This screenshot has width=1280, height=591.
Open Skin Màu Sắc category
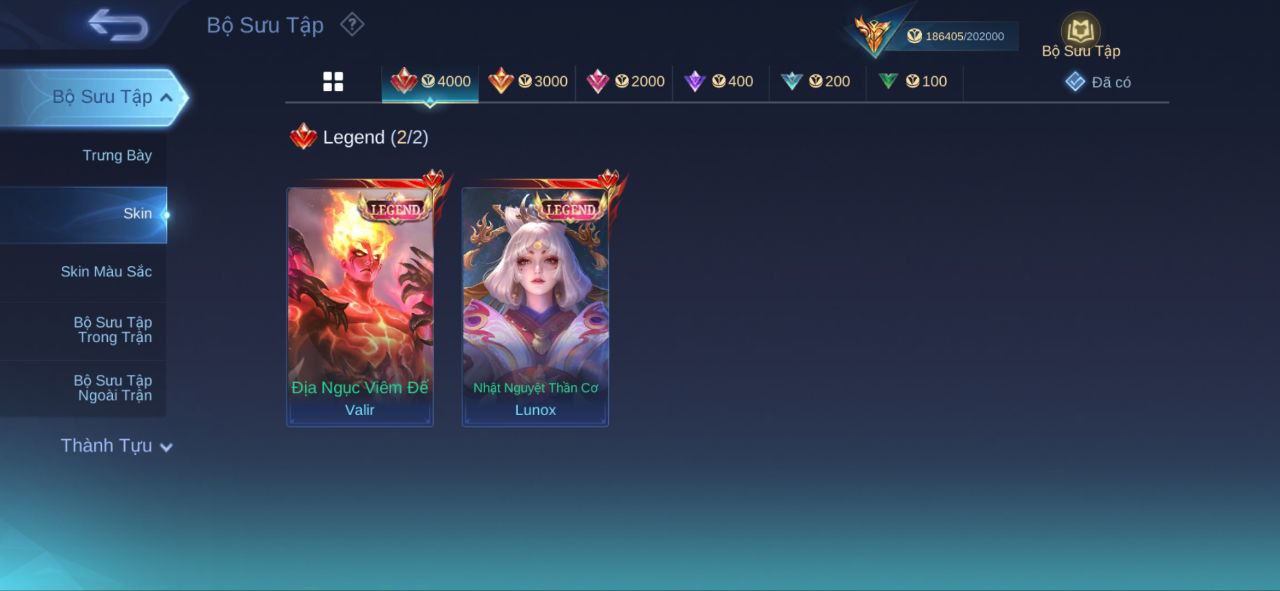pyautogui.click(x=106, y=272)
